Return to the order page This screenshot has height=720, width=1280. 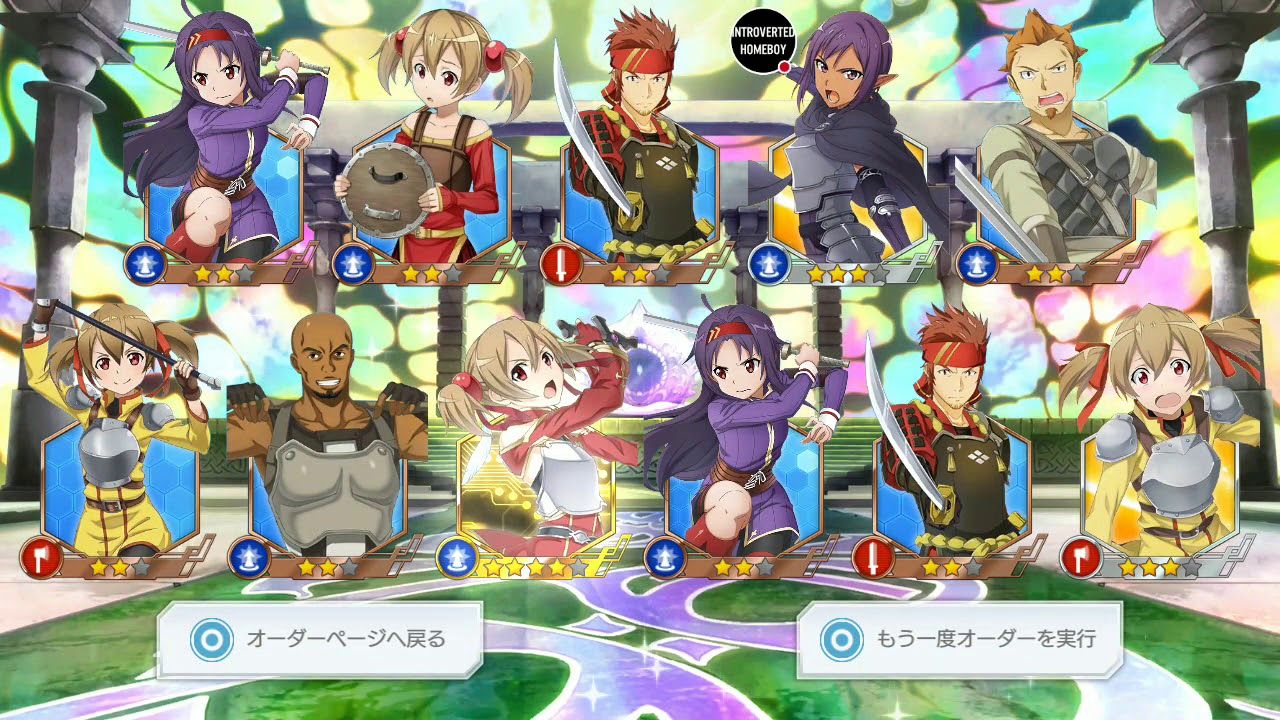[319, 638]
